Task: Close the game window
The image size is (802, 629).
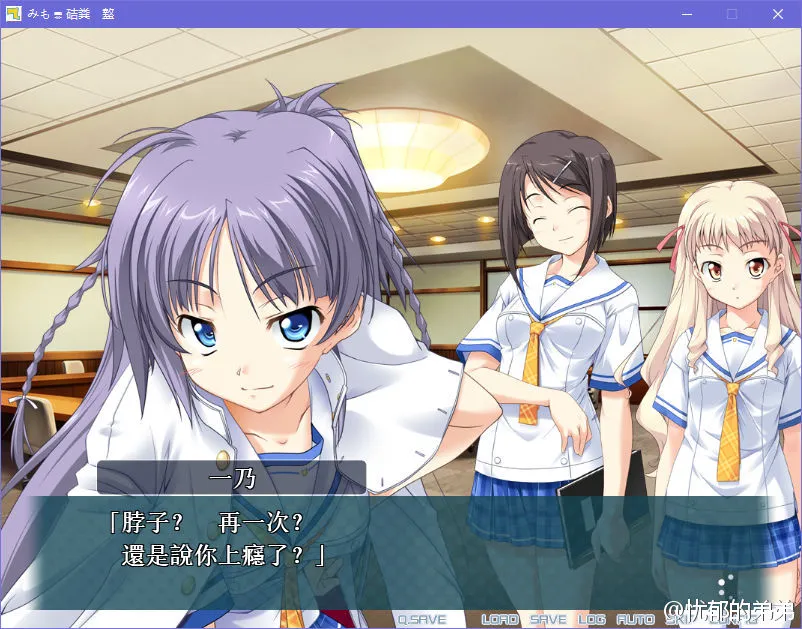Action: tap(778, 14)
